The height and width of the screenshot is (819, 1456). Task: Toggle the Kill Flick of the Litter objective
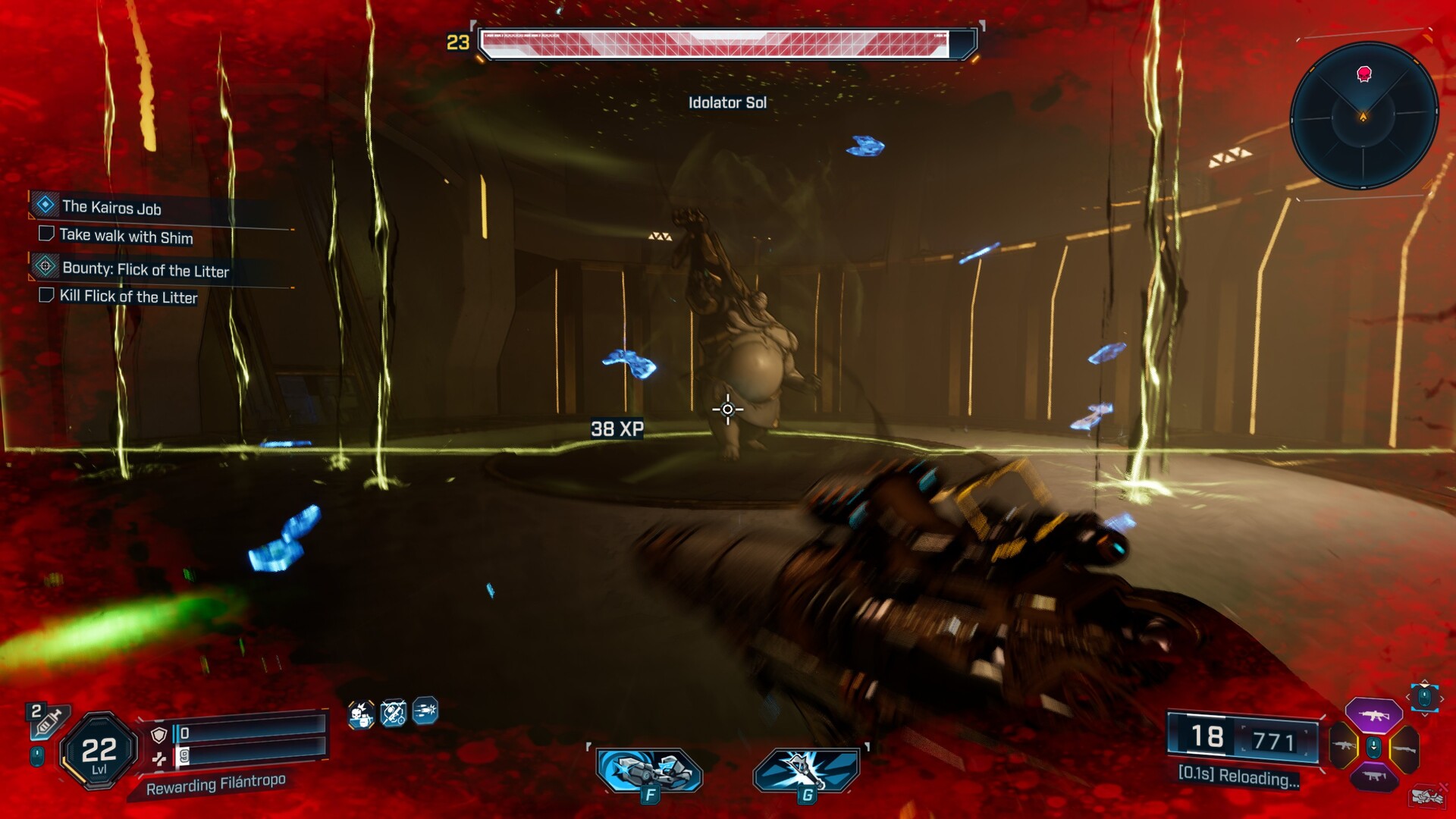tap(46, 295)
